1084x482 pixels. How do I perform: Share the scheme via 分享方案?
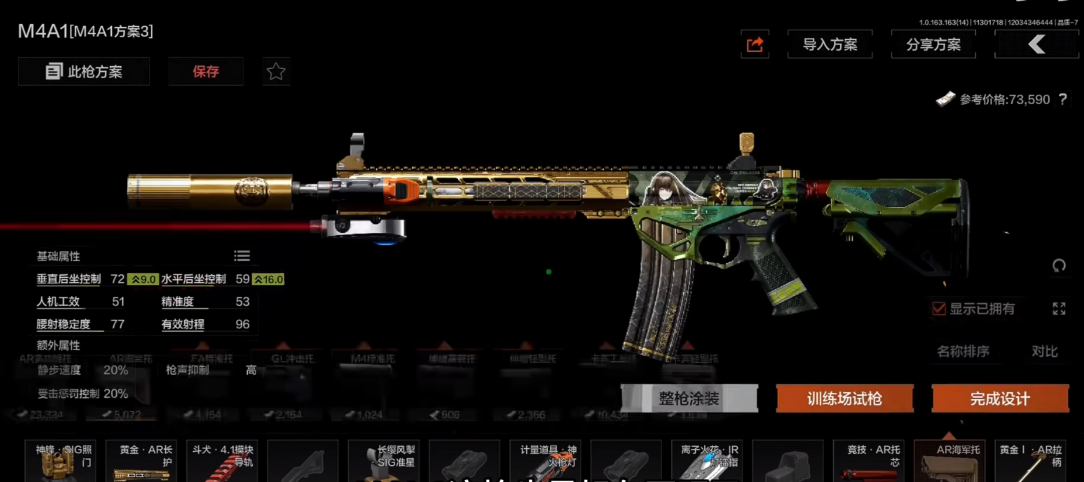pos(933,44)
